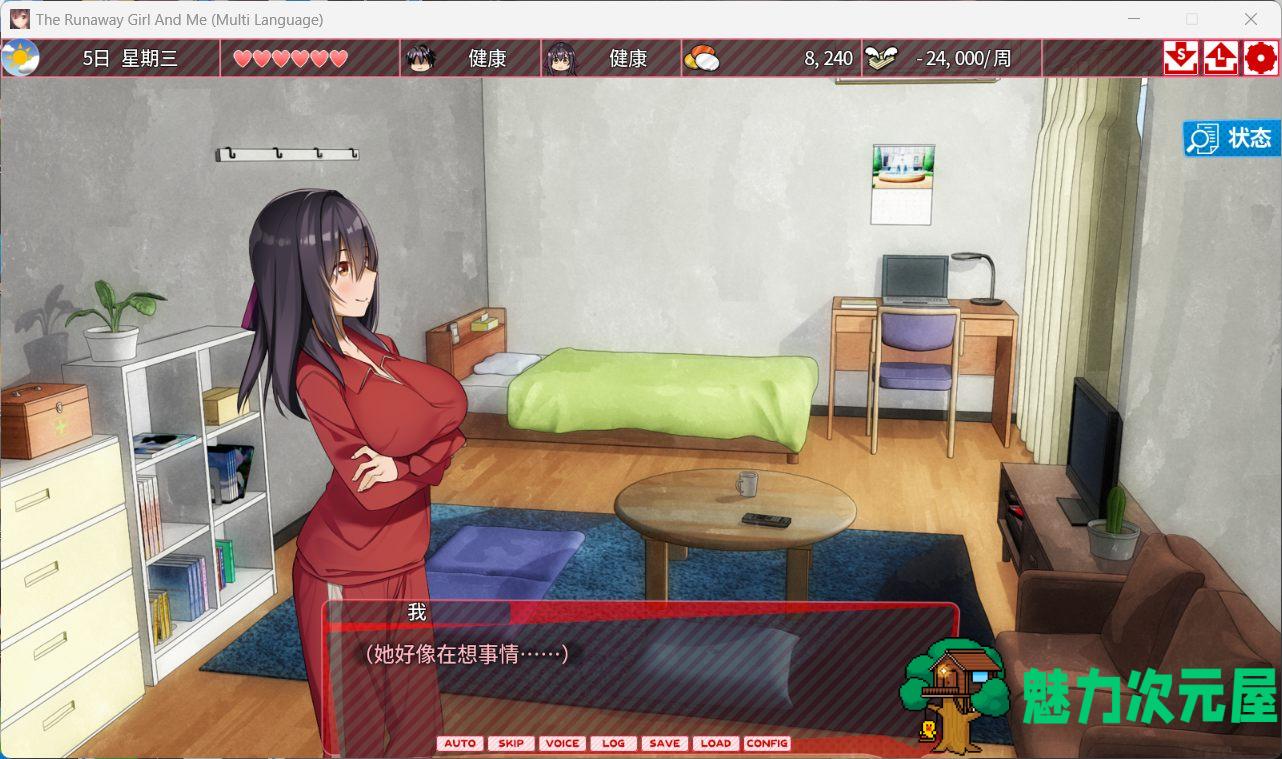1282x759 pixels.
Task: Click the magnifier document icon on the status button
Action: click(x=1204, y=138)
